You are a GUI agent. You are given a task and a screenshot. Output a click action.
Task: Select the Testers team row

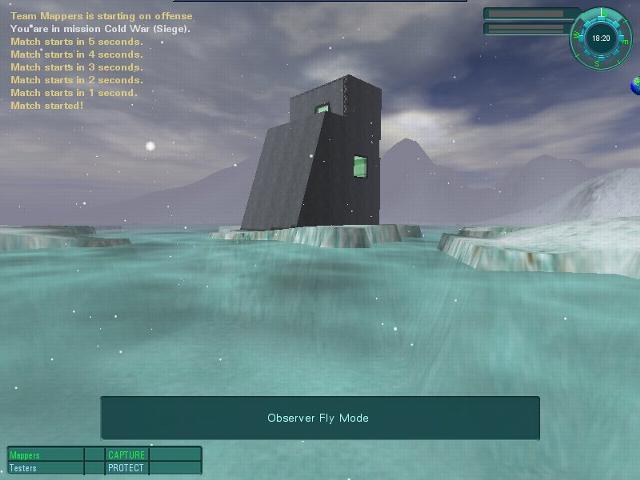(46, 468)
